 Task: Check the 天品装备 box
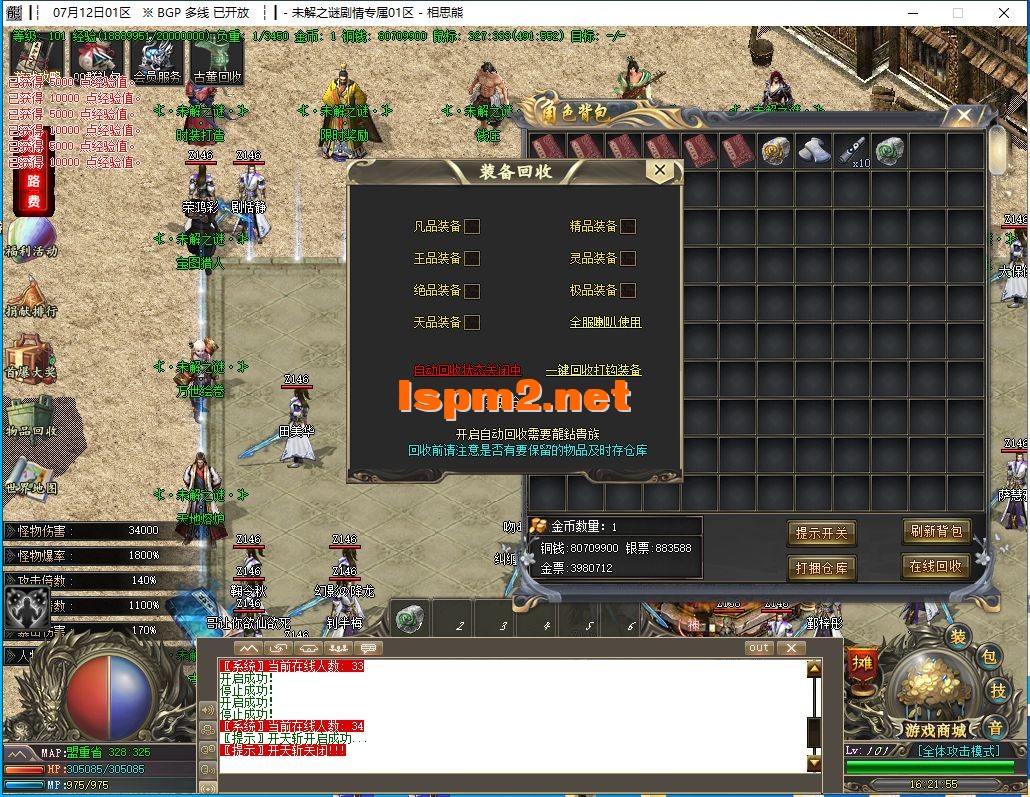click(472, 322)
